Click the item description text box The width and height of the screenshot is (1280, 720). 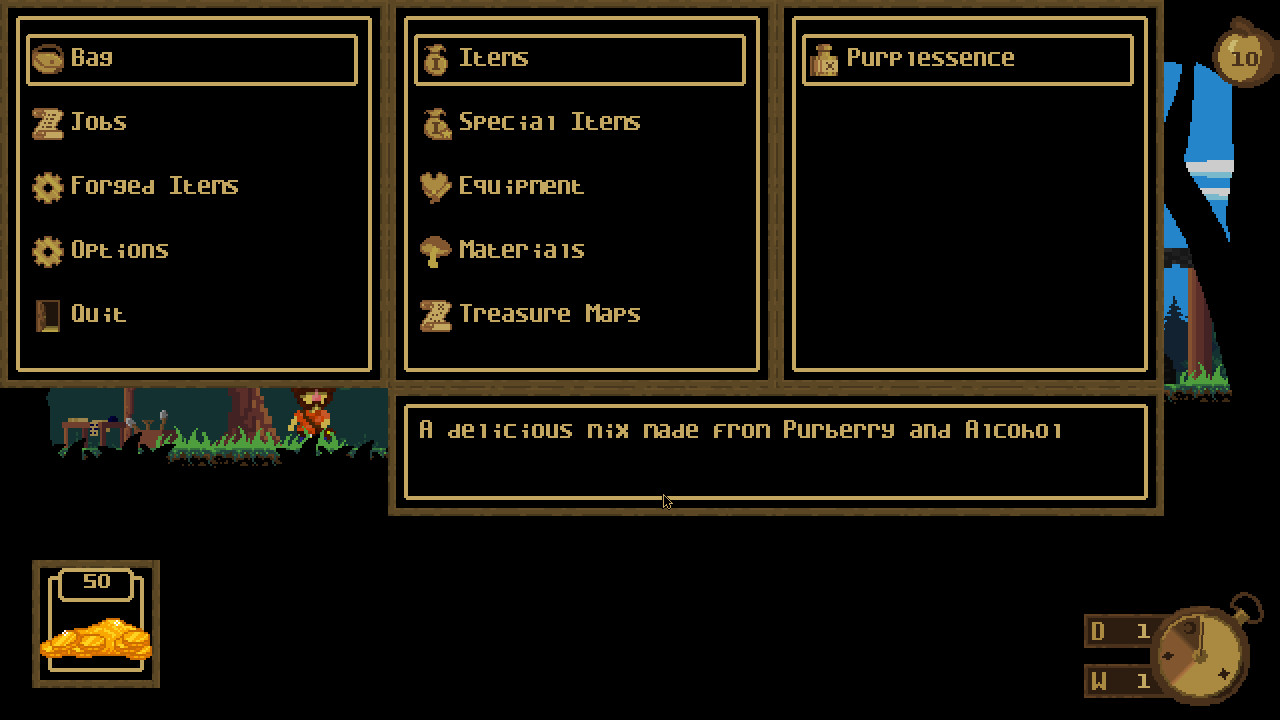tap(775, 450)
